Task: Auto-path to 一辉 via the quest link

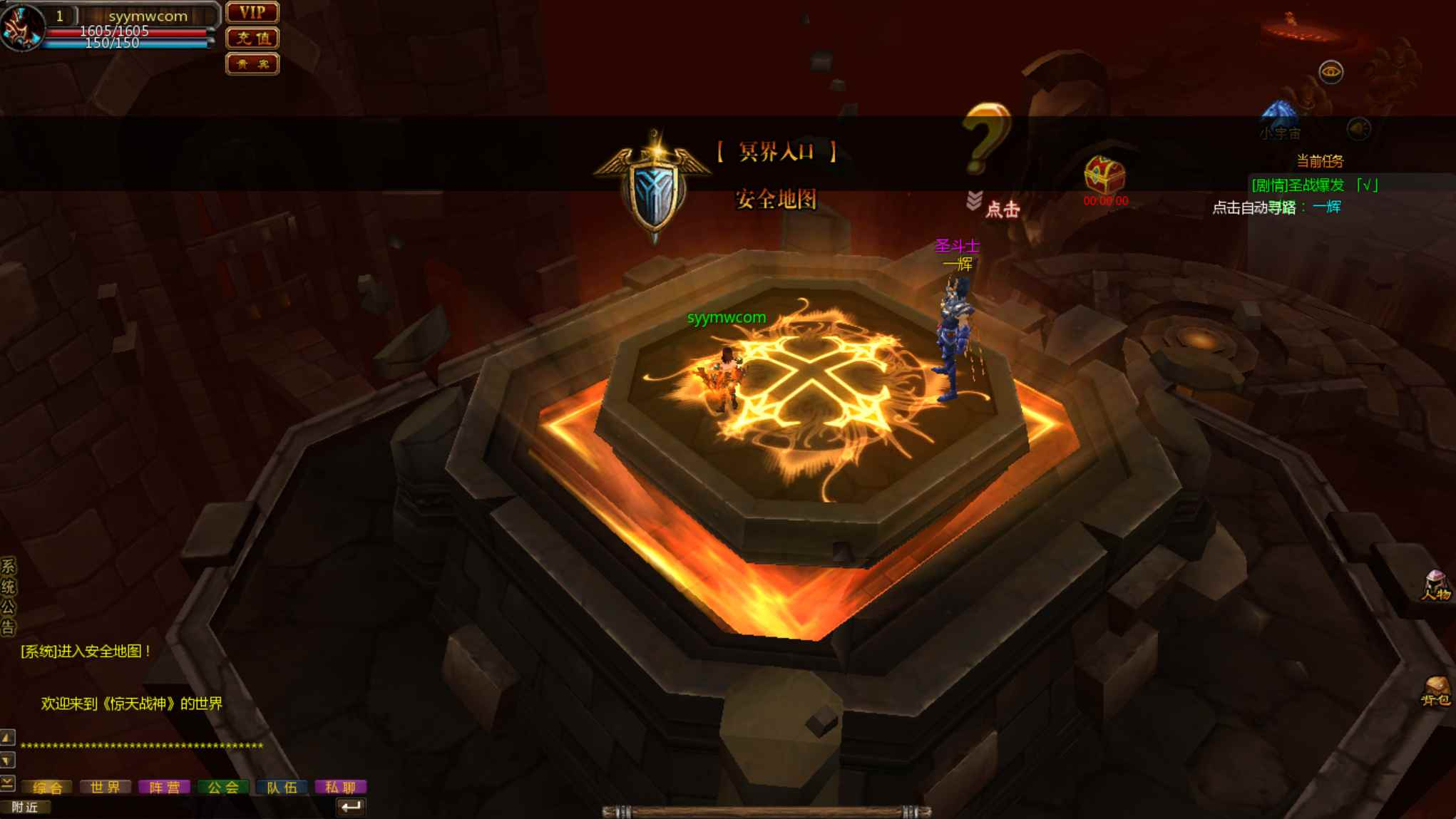Action: point(1326,207)
